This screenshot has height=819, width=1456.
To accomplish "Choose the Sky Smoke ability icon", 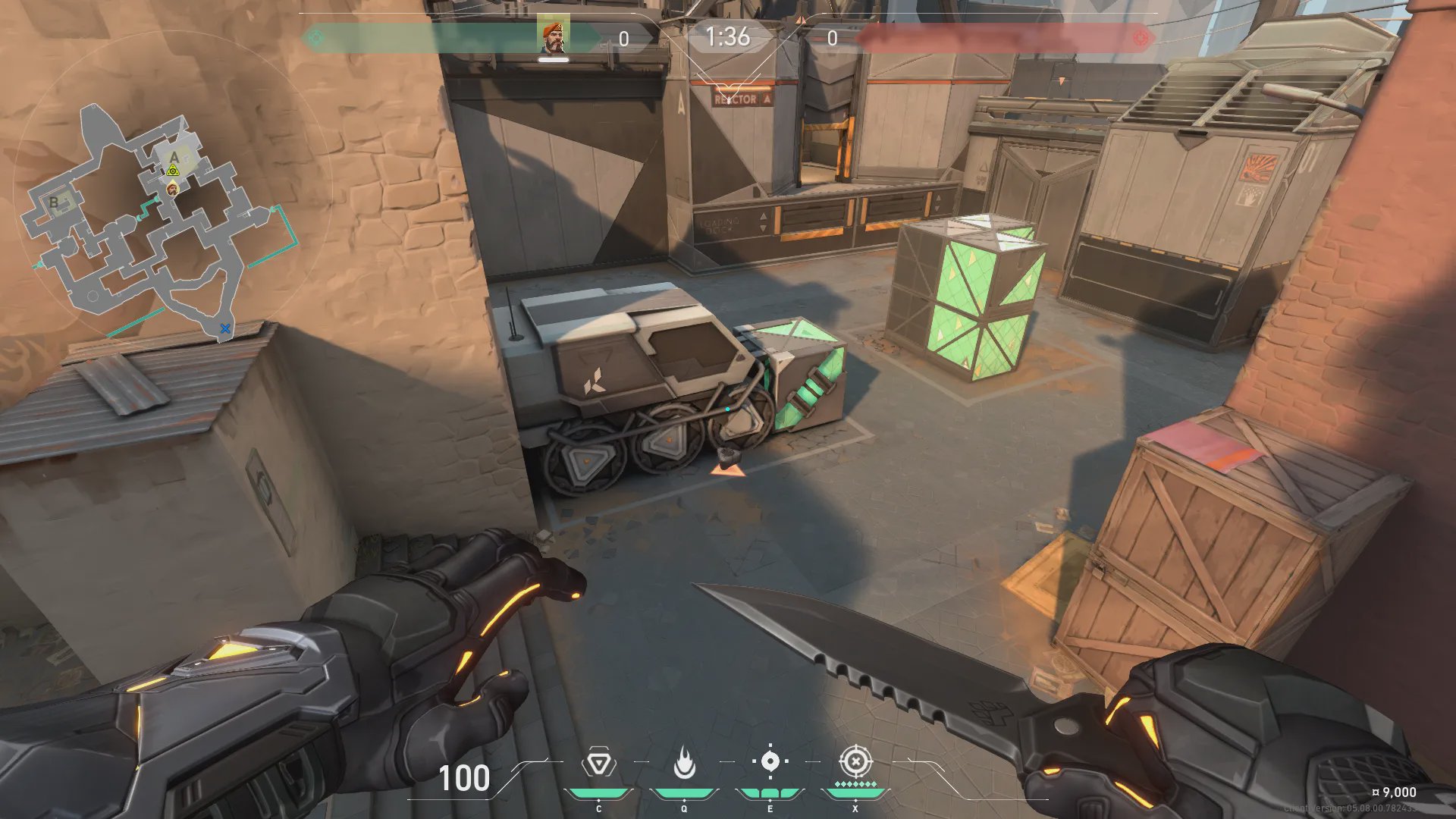I will coord(770,761).
